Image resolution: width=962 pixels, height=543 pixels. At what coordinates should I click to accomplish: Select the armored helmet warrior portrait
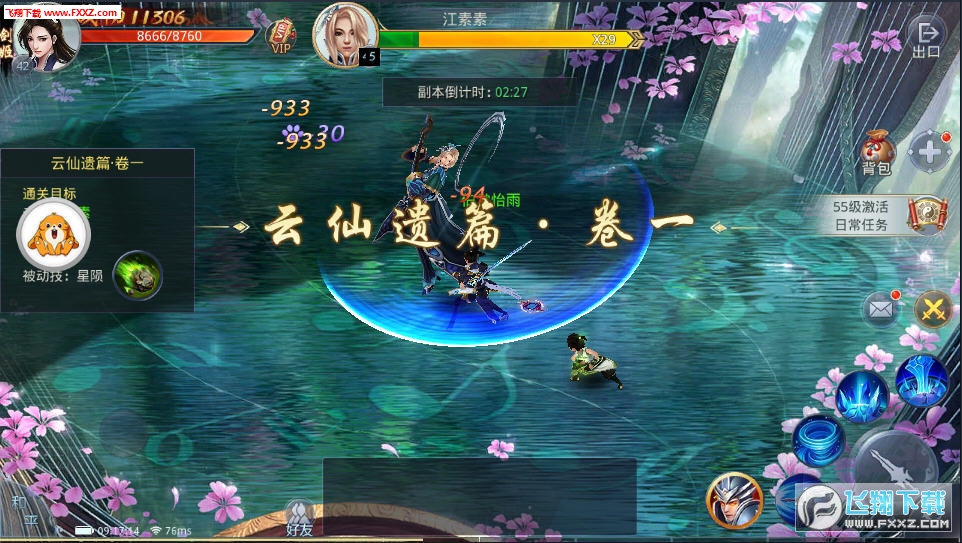pos(735,499)
